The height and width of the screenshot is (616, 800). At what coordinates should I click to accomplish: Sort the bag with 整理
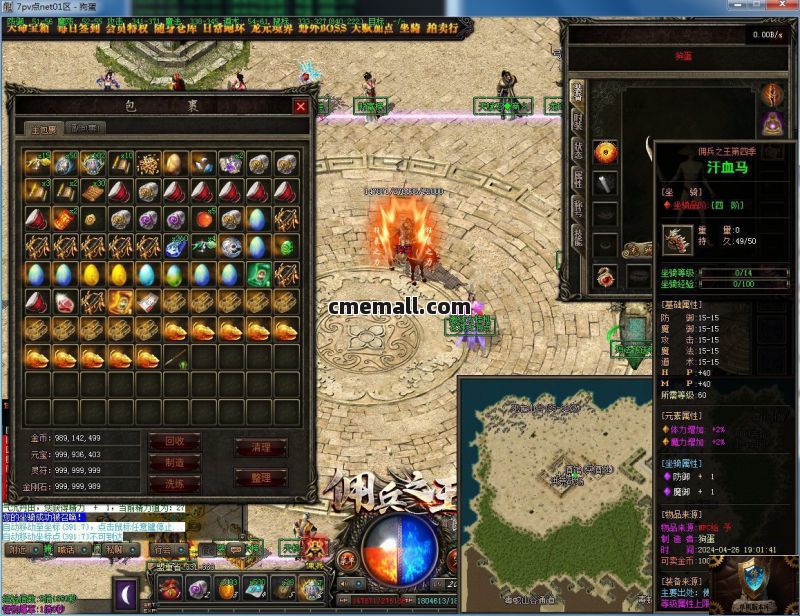pos(260,478)
